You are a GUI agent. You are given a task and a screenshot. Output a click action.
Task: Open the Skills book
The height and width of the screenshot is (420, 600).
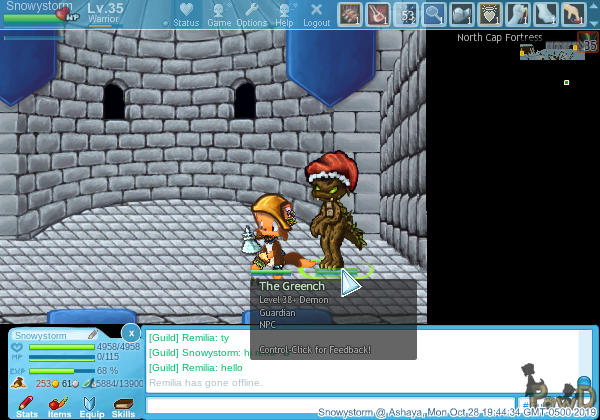[x=124, y=406]
